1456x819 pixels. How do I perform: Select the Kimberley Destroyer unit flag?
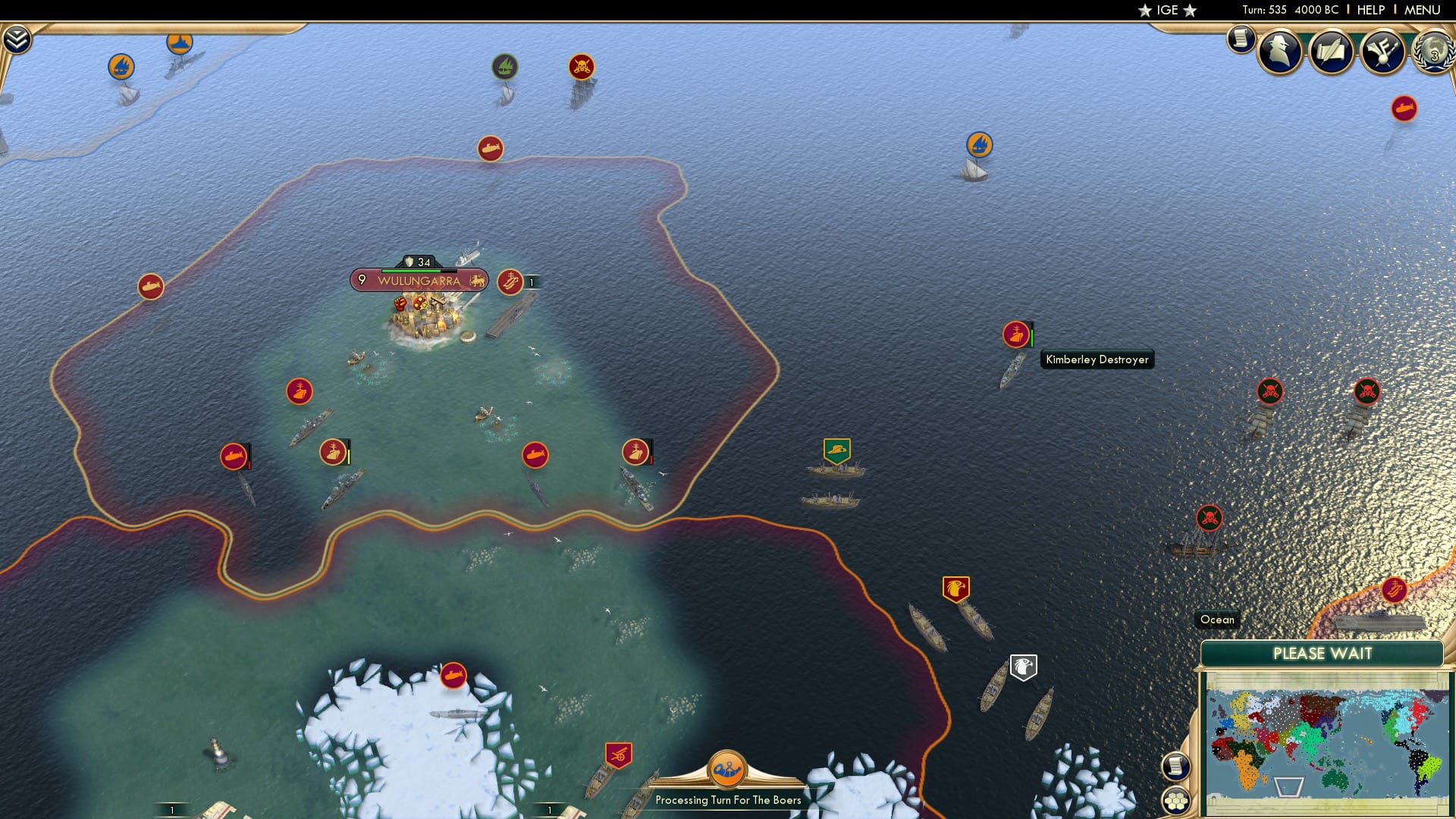(x=1015, y=334)
